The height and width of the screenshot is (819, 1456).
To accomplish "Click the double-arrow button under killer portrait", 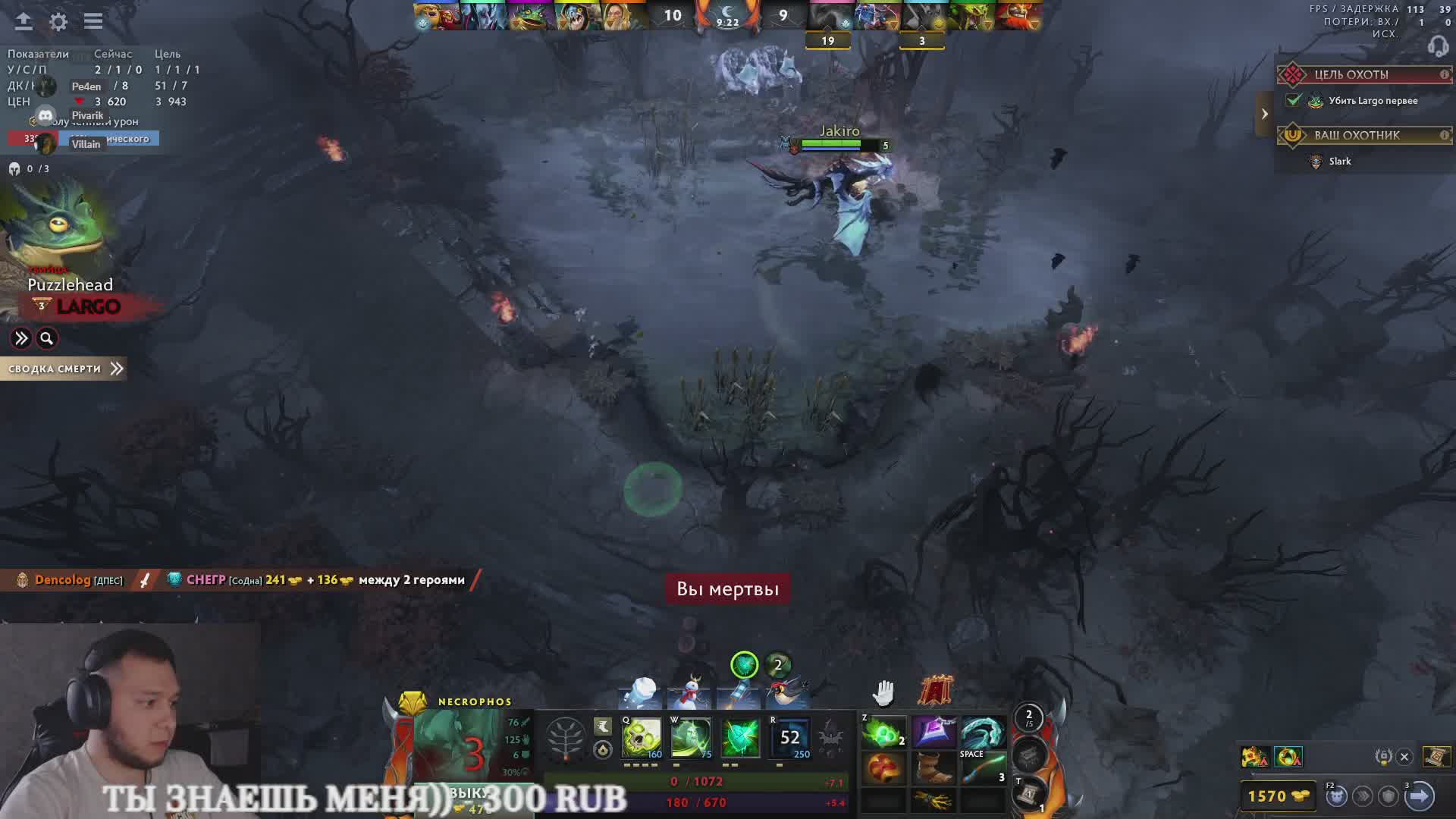I will pyautogui.click(x=21, y=338).
